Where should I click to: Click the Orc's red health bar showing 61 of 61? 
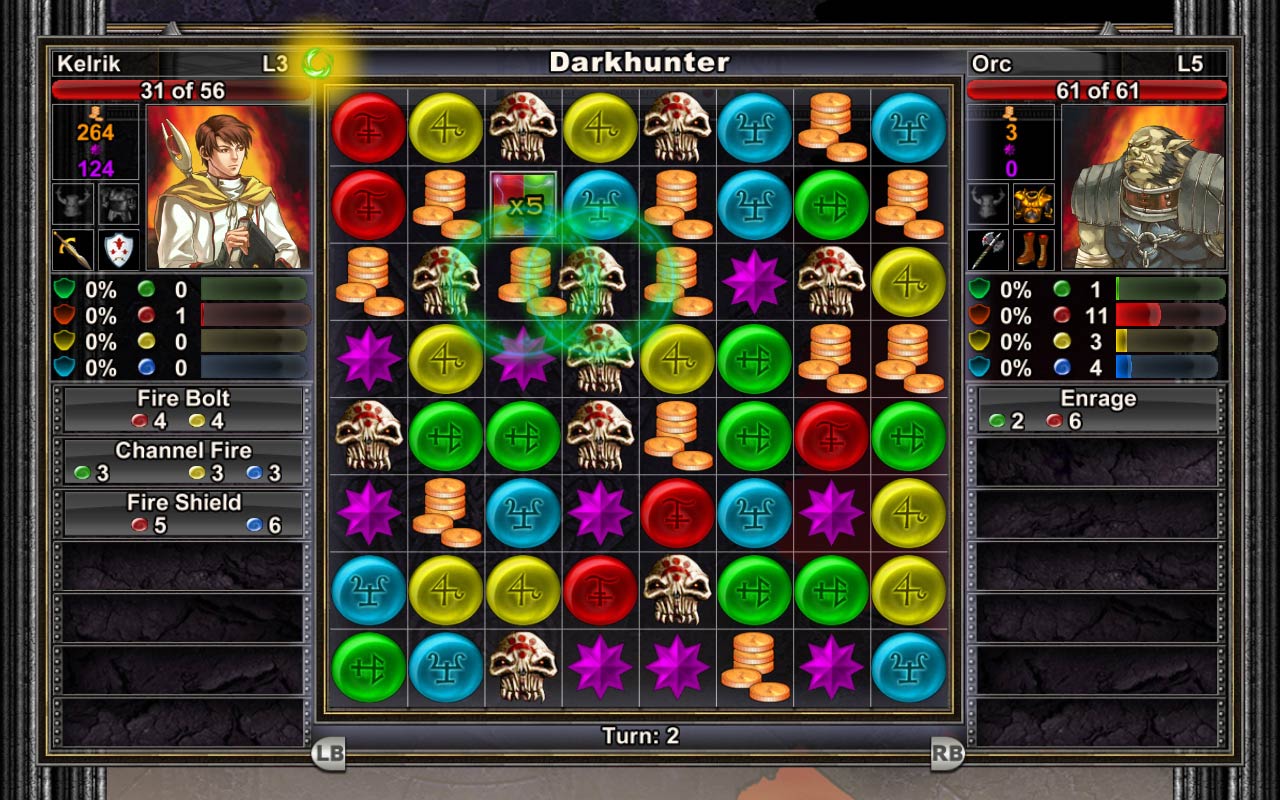[1098, 88]
